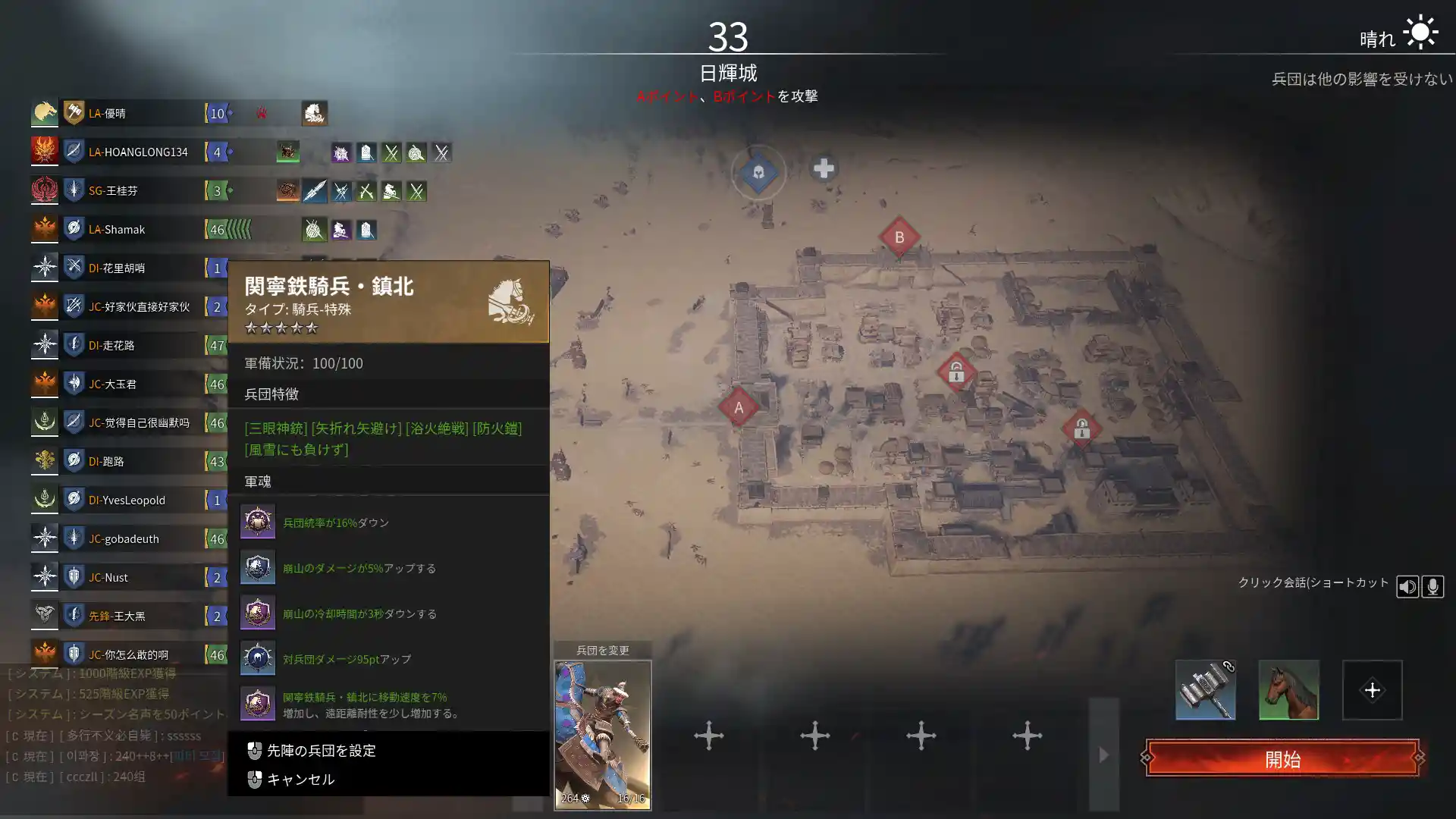This screenshot has height=819, width=1456.
Task: Click the plus marker at the top of the map
Action: (x=824, y=170)
